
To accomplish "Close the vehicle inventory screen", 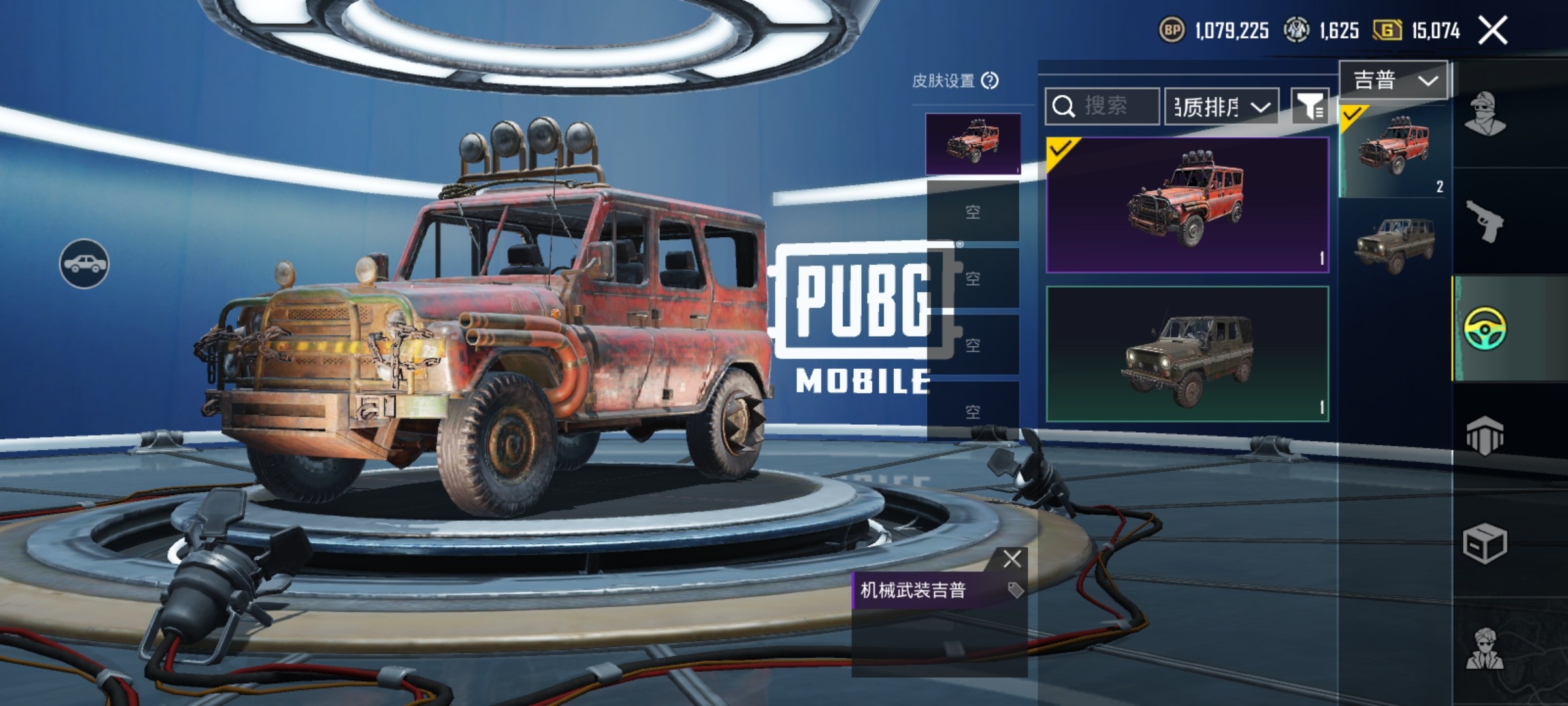I will [x=1493, y=31].
